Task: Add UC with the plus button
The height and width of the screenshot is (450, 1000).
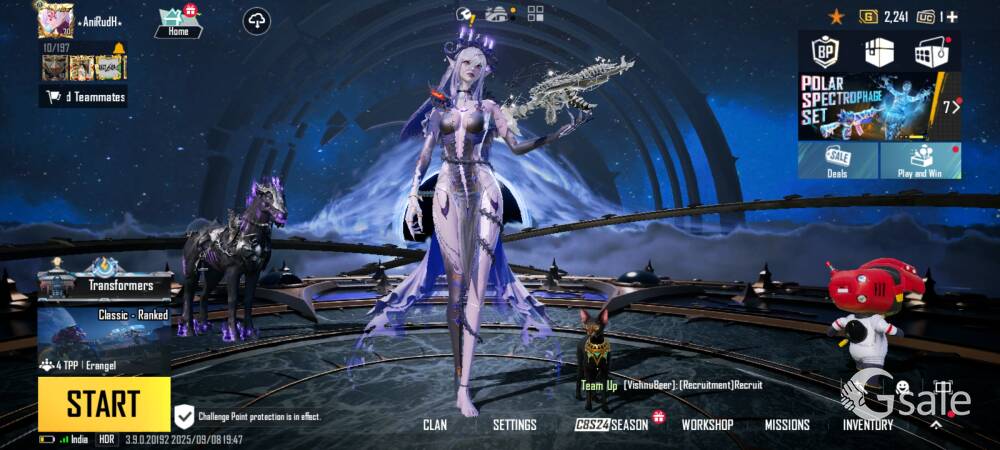Action: coord(951,17)
